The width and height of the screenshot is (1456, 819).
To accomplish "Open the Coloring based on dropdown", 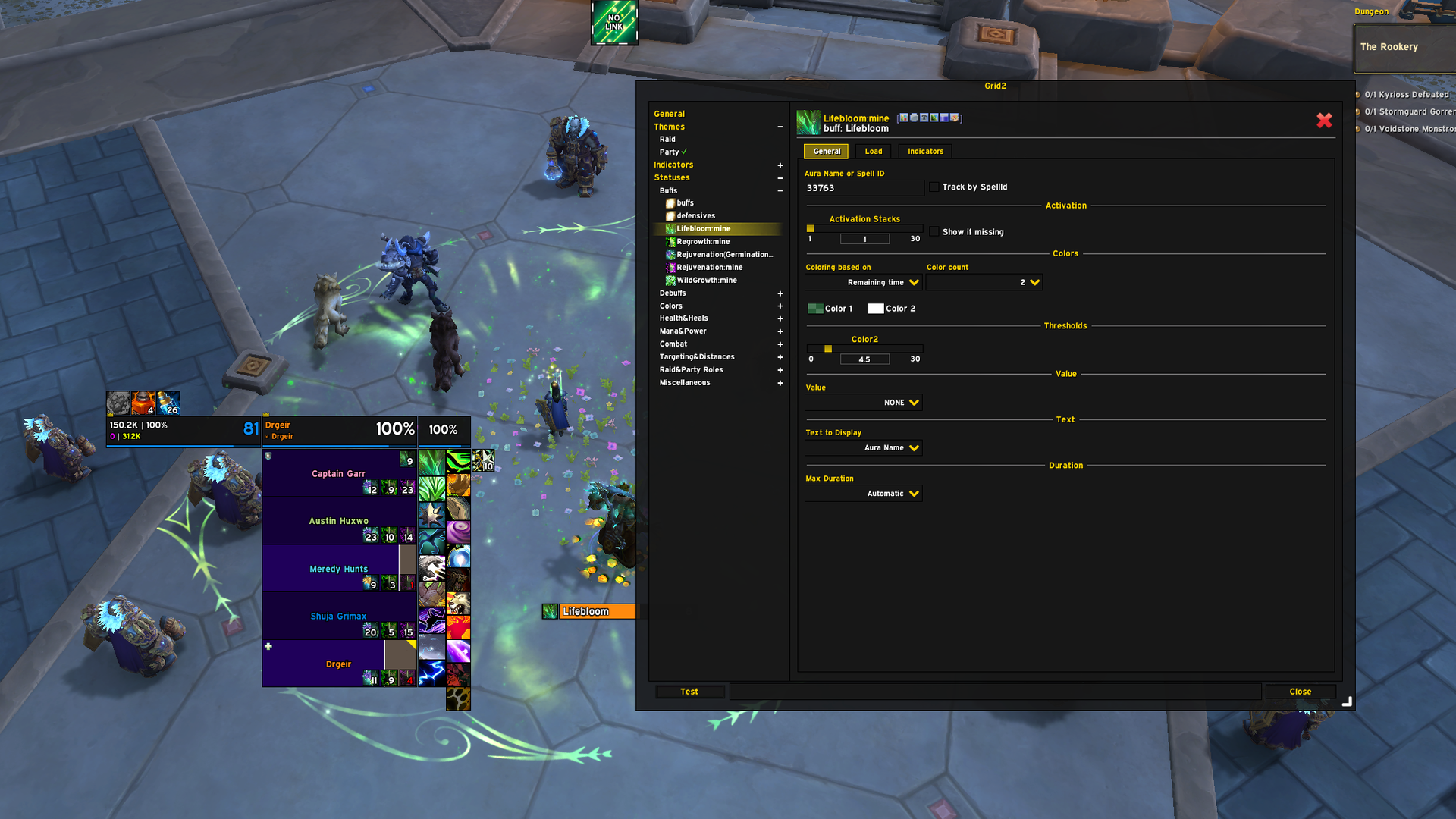I will 864,283.
